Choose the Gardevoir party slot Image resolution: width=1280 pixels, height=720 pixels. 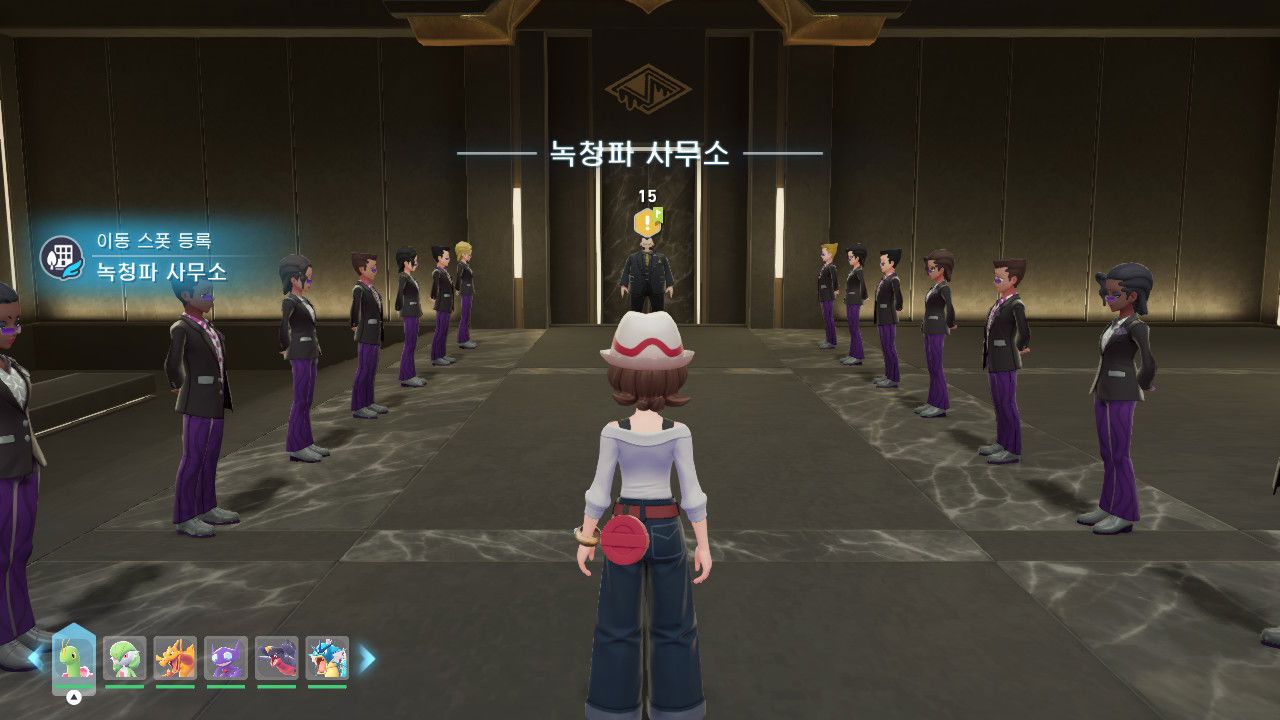tap(125, 659)
